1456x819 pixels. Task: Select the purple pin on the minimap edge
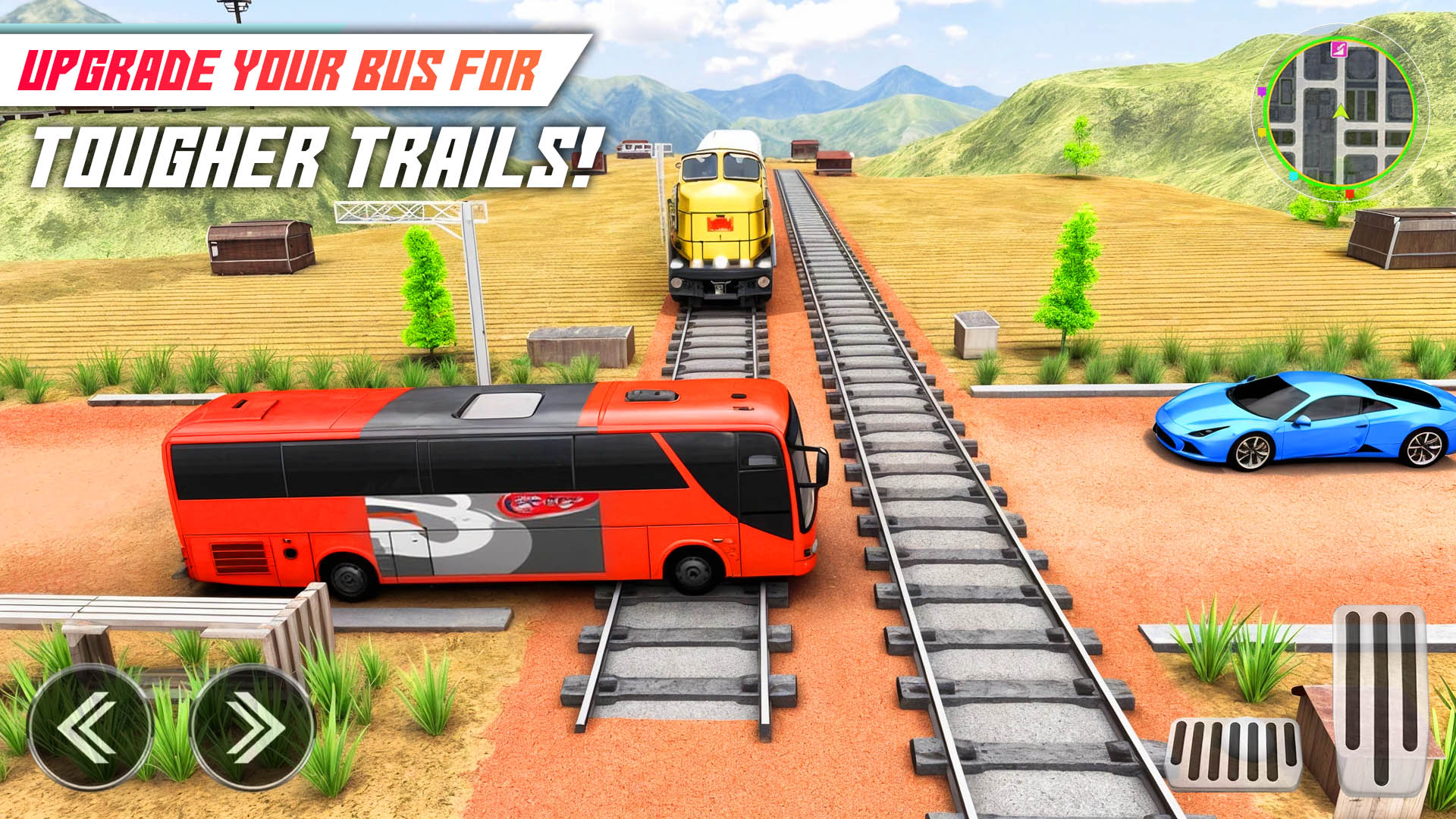click(x=1262, y=92)
